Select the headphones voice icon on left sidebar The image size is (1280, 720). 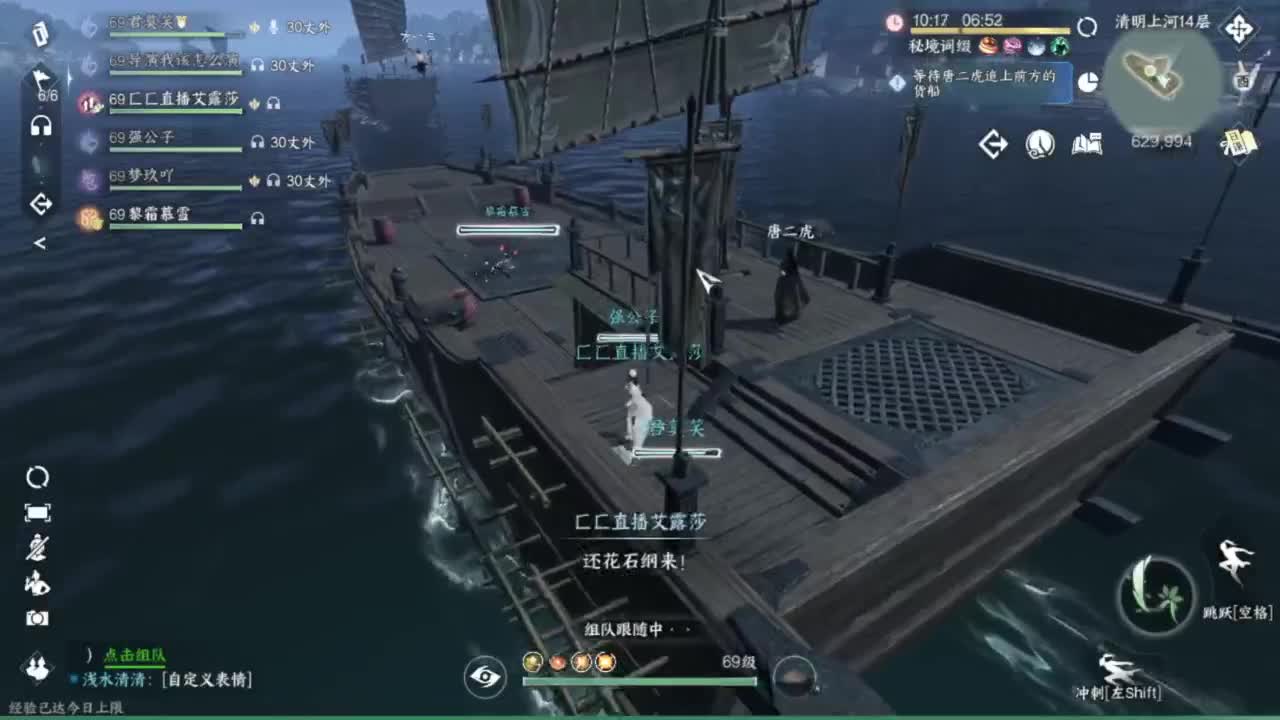click(42, 125)
